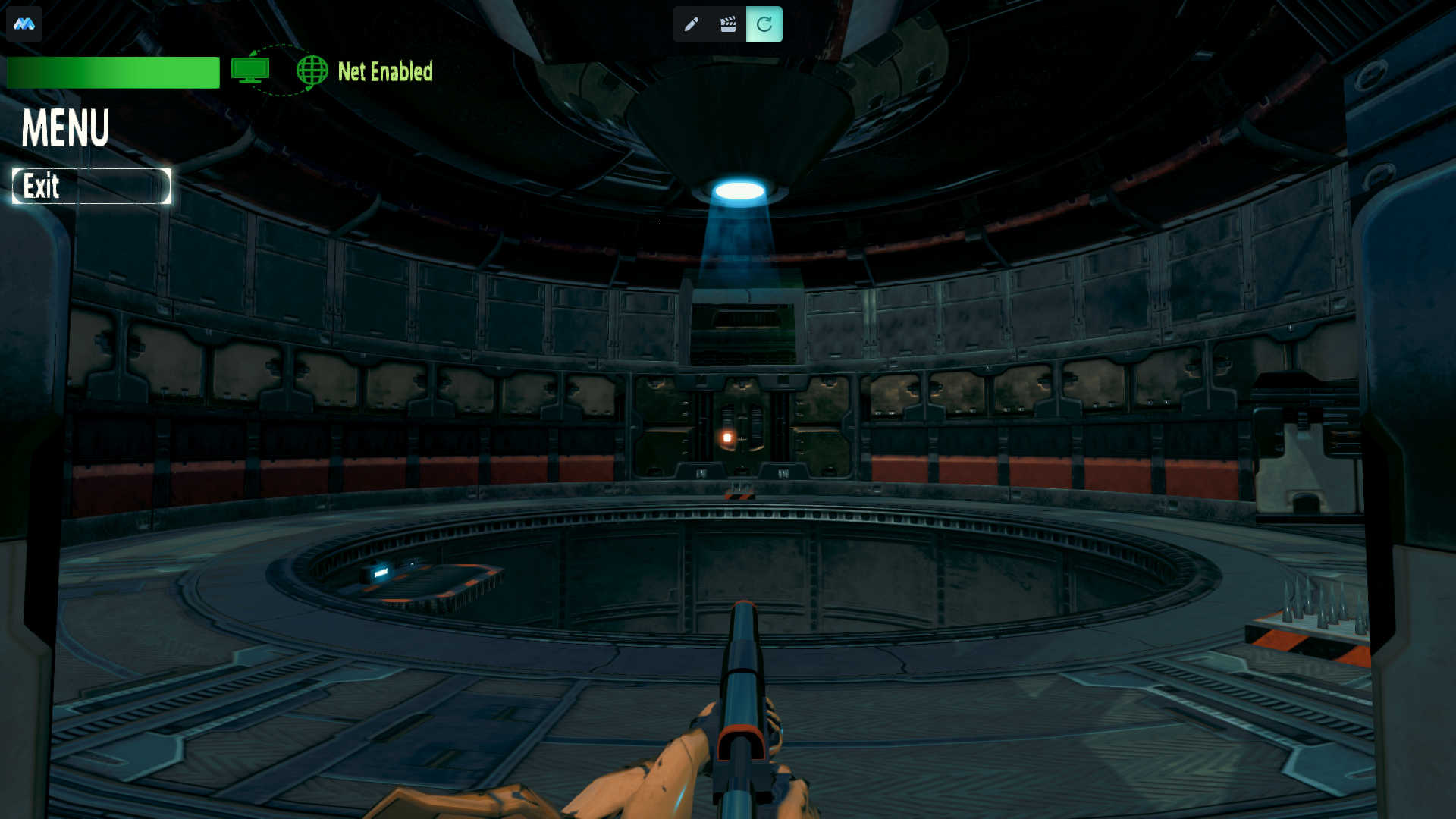Click the circular refresh button
The image size is (1456, 819).
764,24
